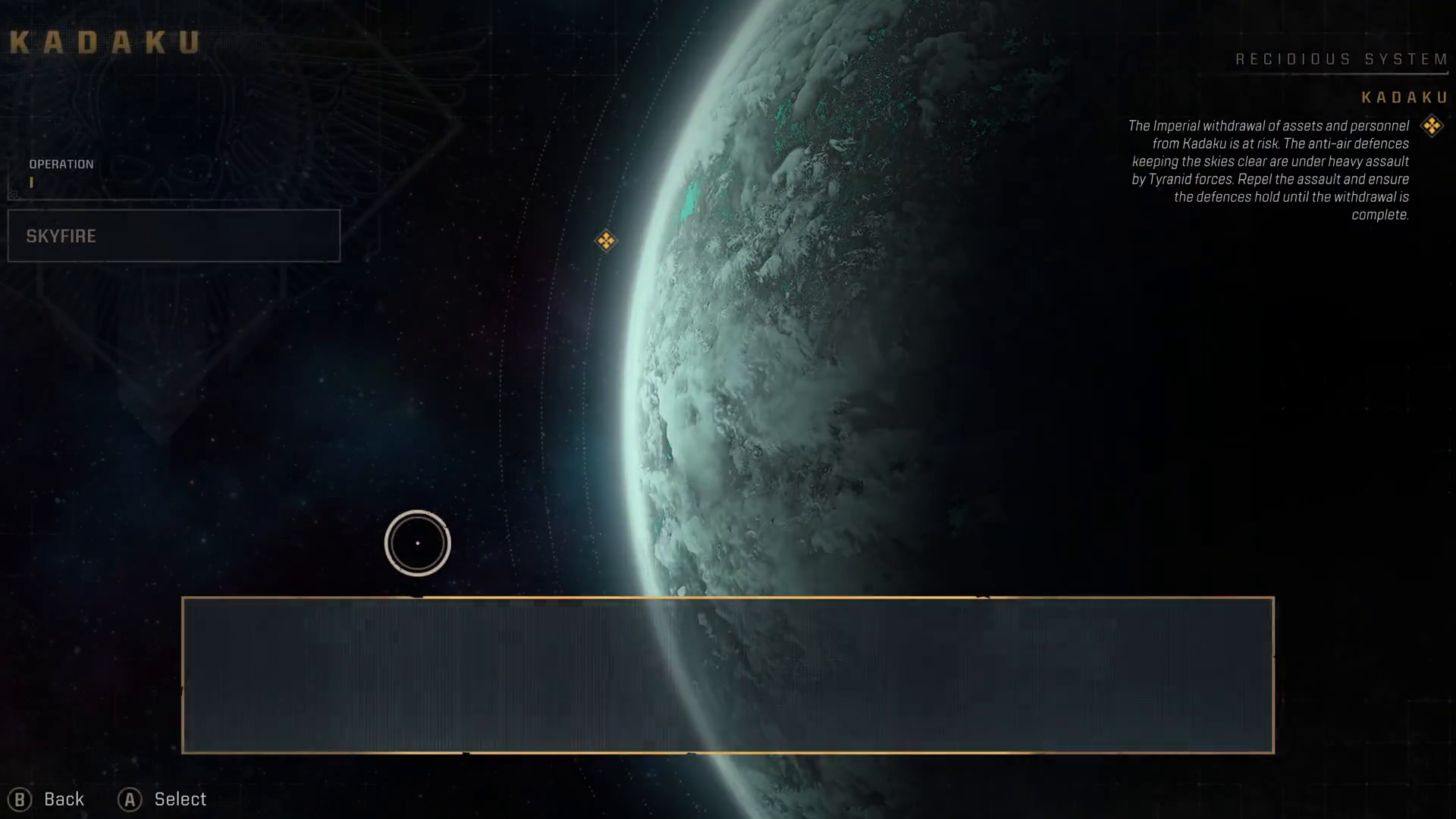Click the diamond icon beside the Kadaku objective text

(x=1432, y=125)
